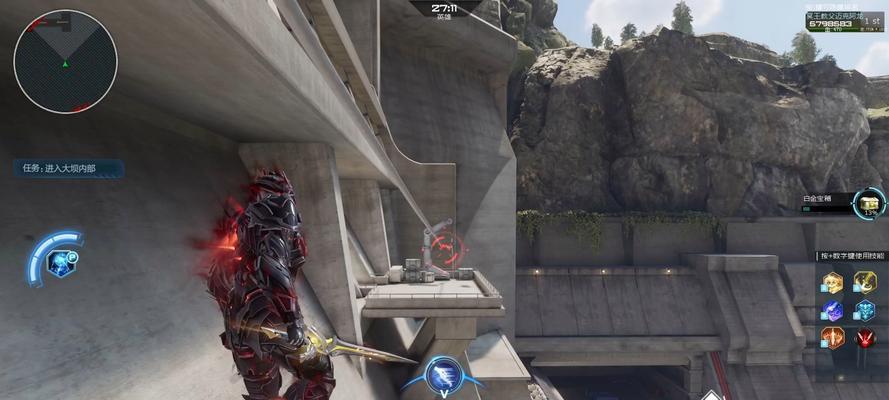This screenshot has width=889, height=400.
Task: Trigger the purple lightning skill icon
Action: 833,310
